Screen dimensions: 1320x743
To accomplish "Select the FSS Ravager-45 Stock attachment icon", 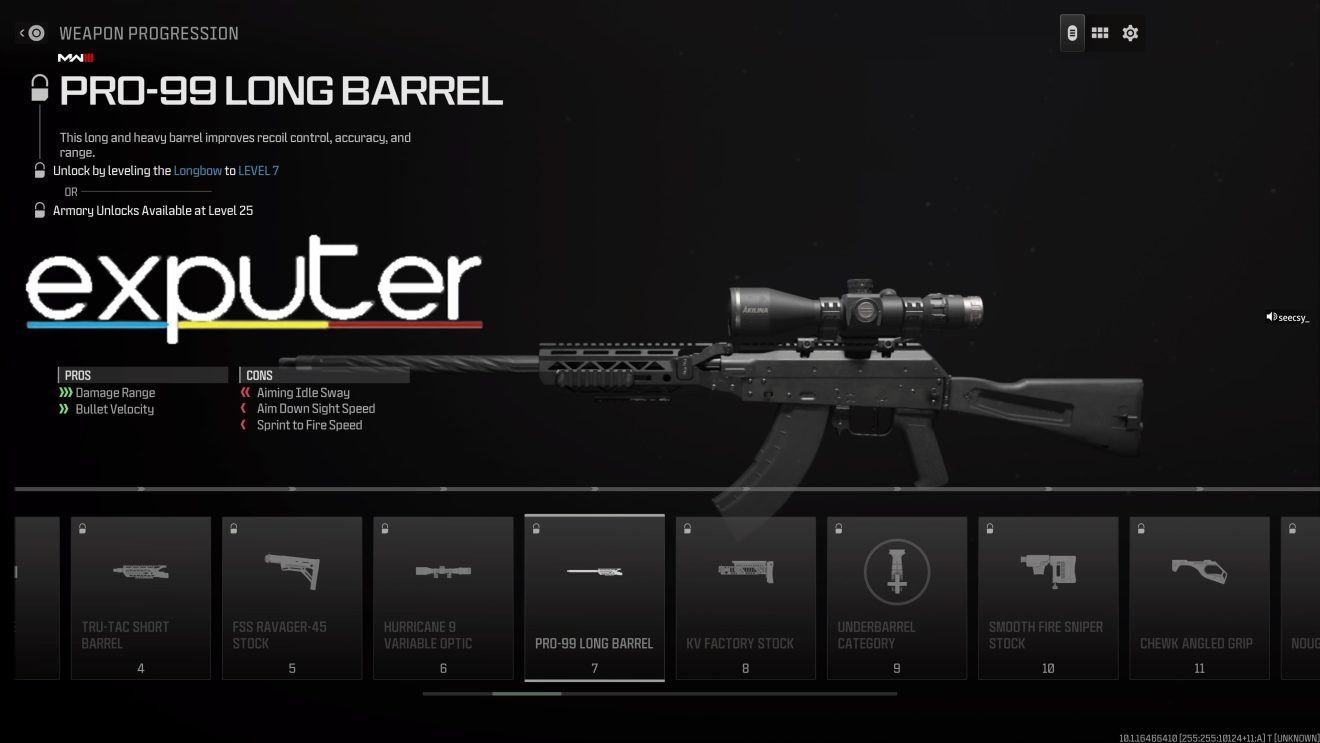I will tap(292, 572).
